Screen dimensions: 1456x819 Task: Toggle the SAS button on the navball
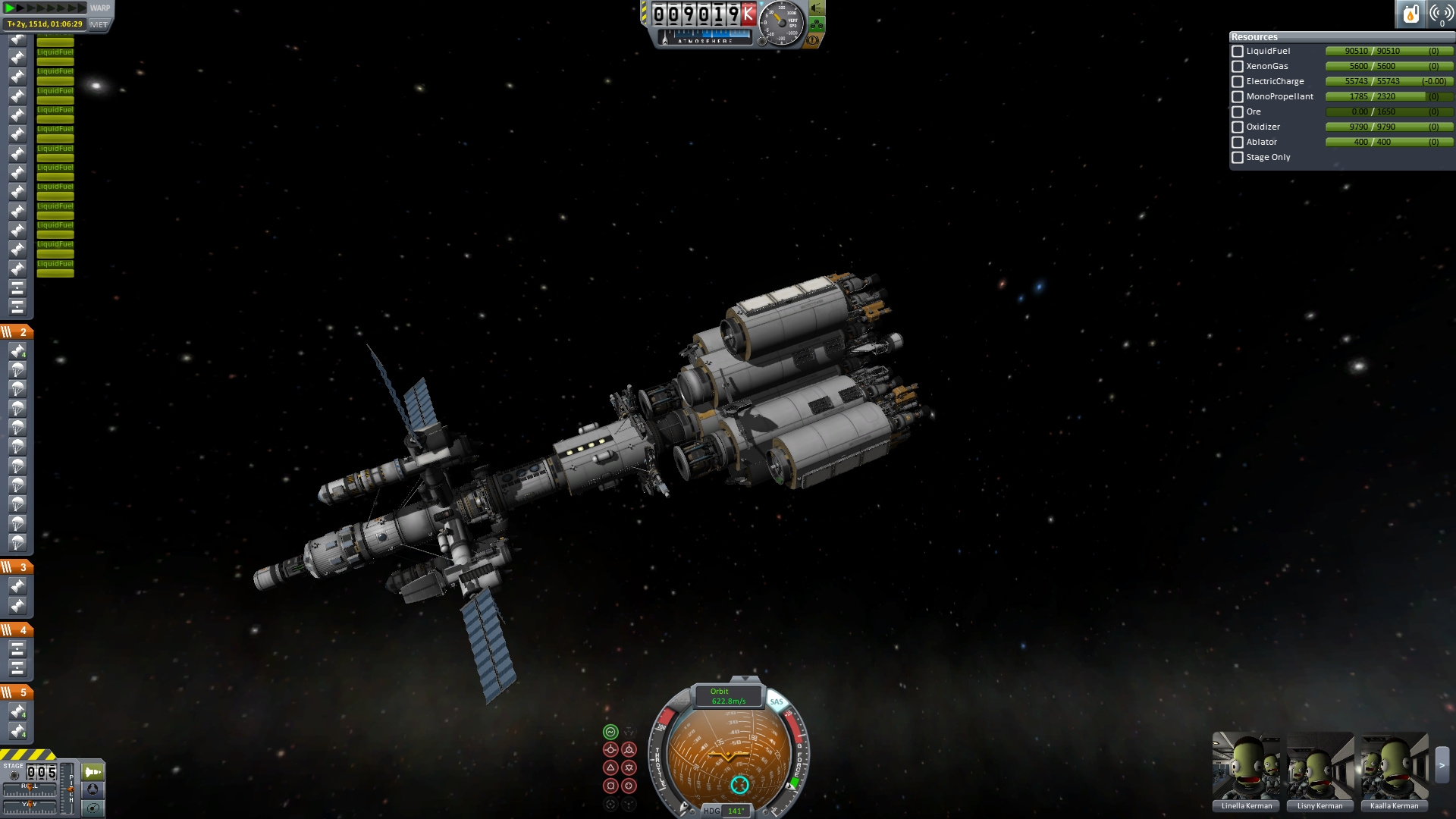(x=777, y=701)
